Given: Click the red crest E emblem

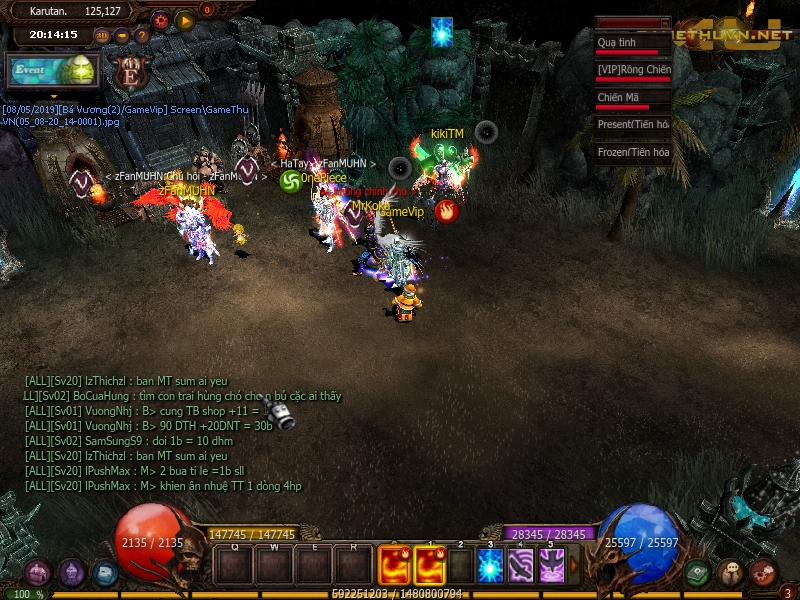Looking at the screenshot, I should click(130, 72).
